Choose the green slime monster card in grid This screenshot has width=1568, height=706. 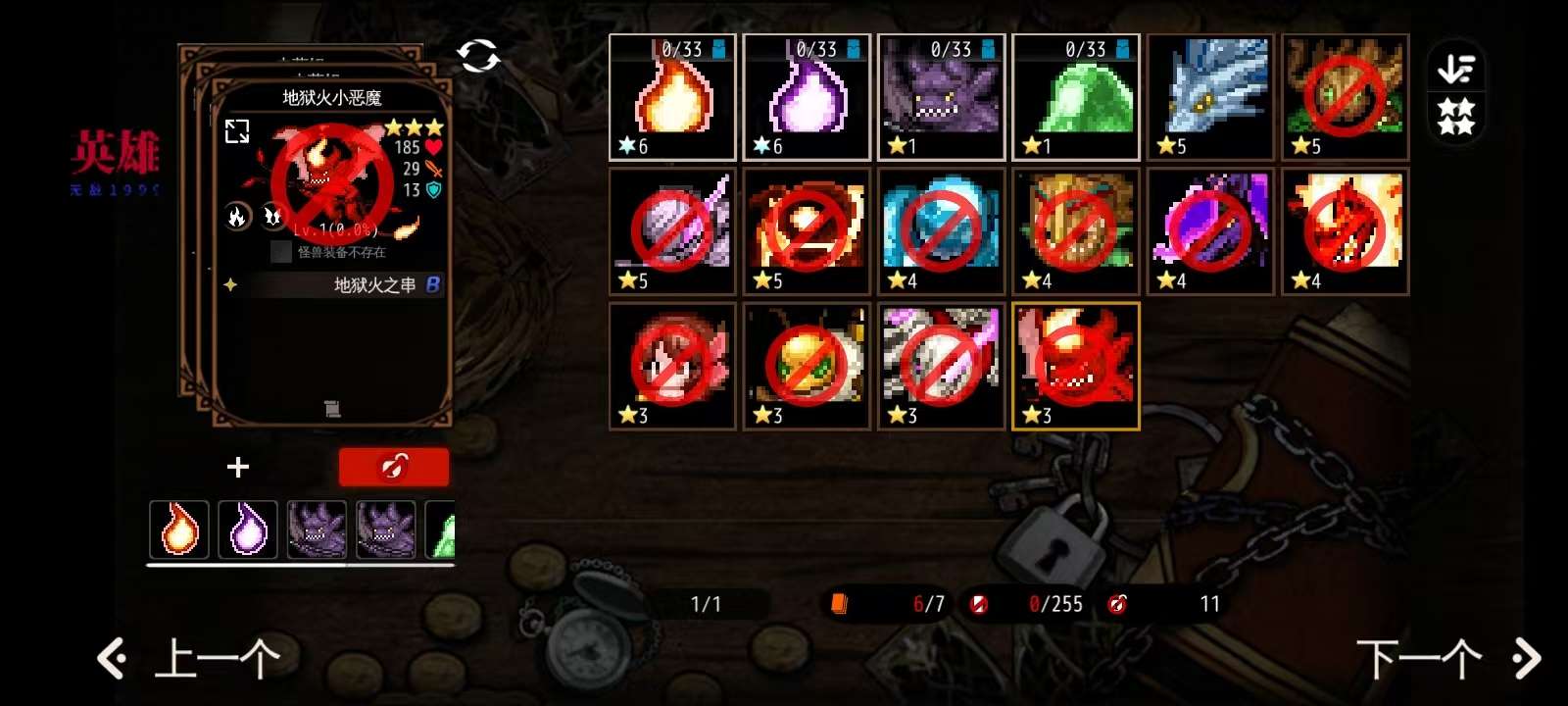(1075, 97)
